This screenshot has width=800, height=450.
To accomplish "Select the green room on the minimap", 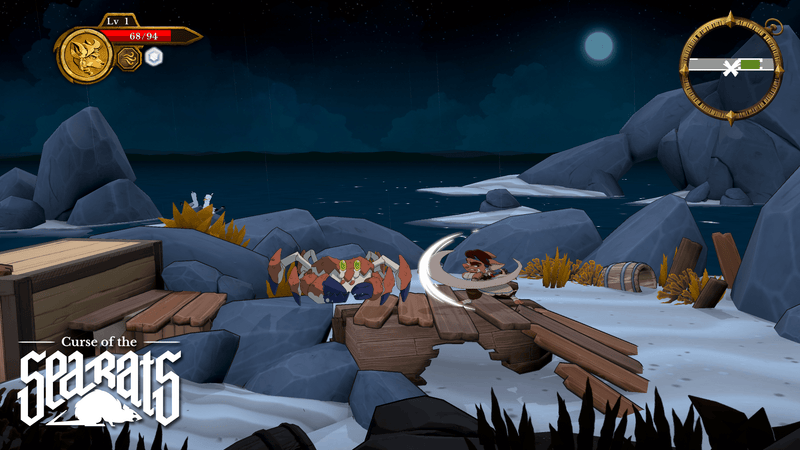I will pyautogui.click(x=751, y=64).
